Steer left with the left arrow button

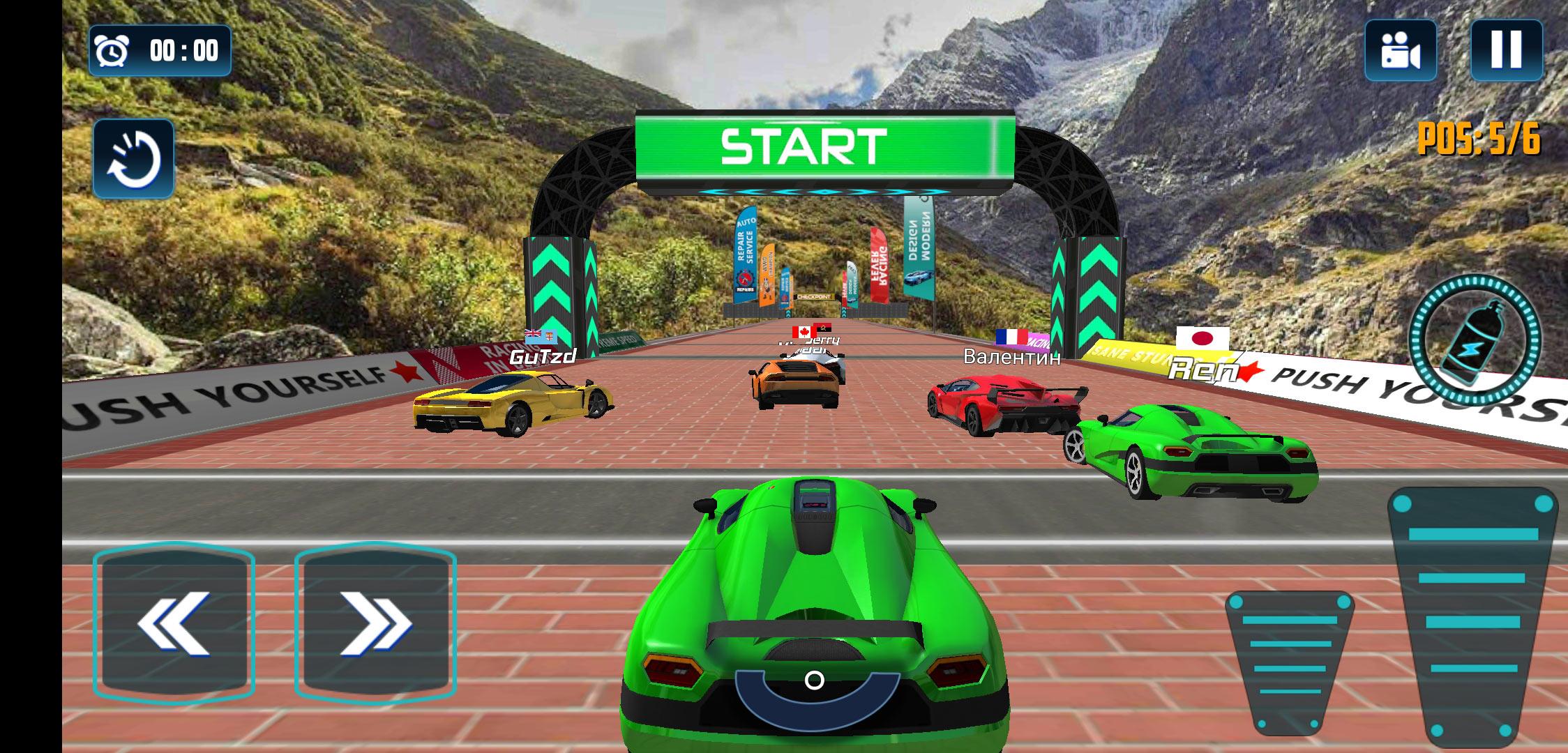point(174,621)
